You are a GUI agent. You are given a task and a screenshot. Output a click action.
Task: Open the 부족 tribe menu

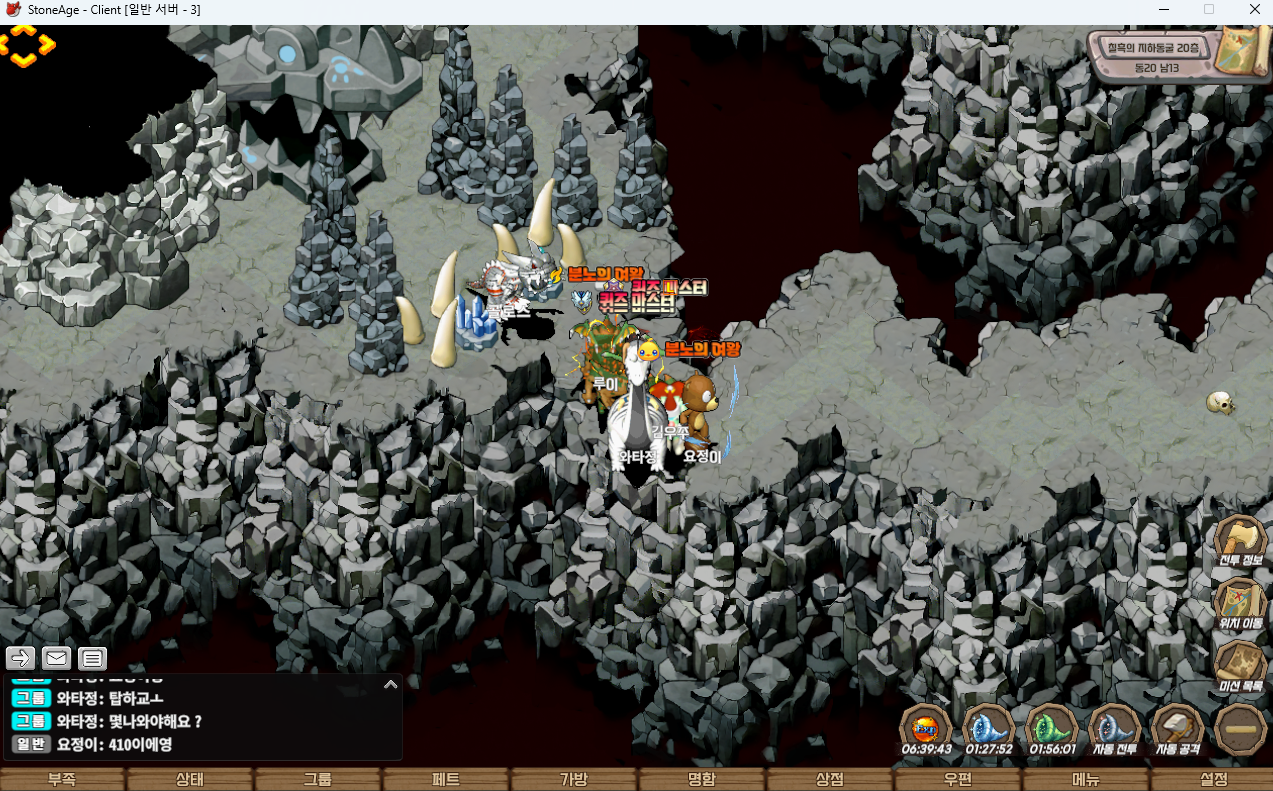62,780
